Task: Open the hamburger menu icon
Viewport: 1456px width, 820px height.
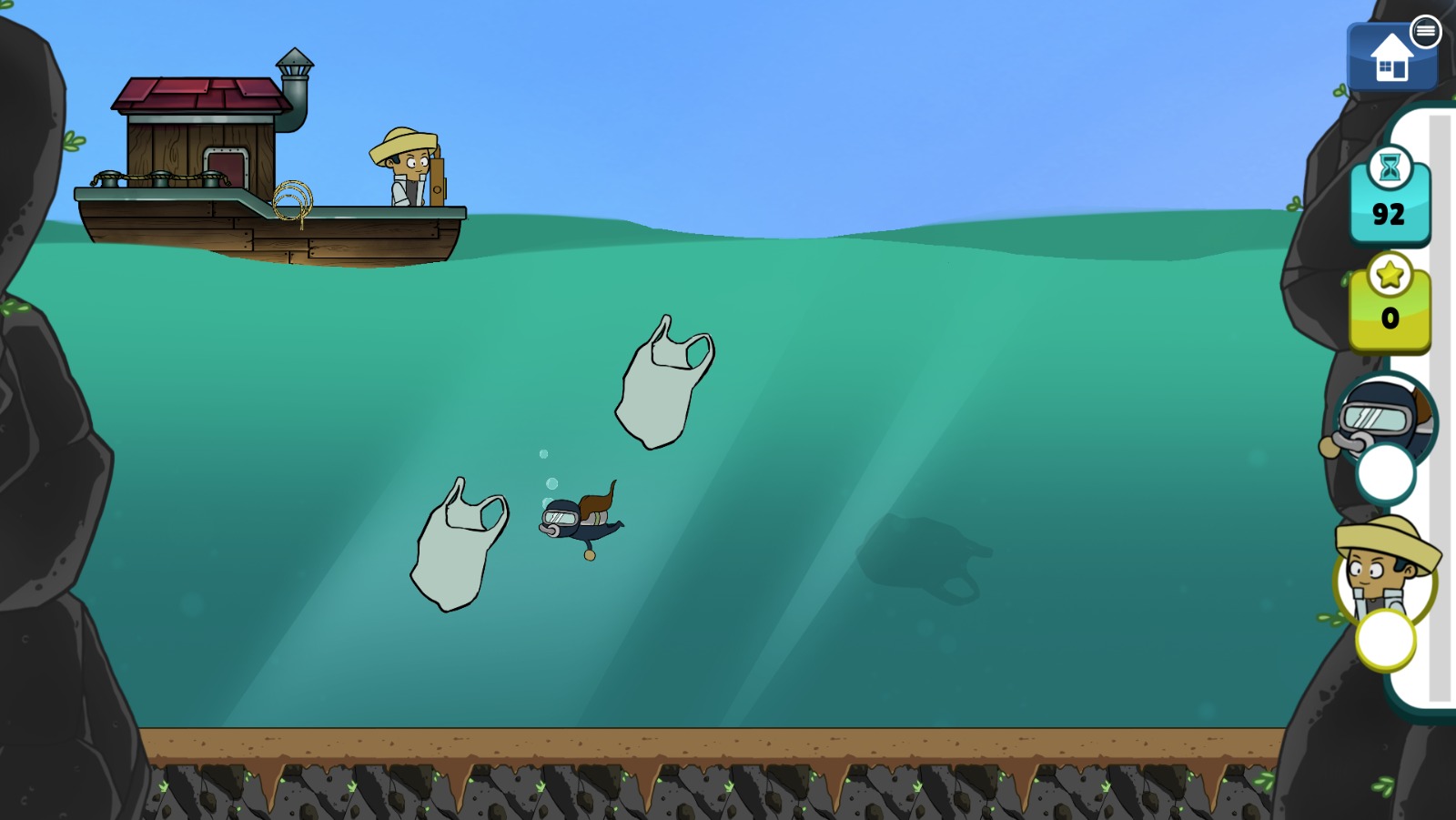Action: tap(1425, 32)
